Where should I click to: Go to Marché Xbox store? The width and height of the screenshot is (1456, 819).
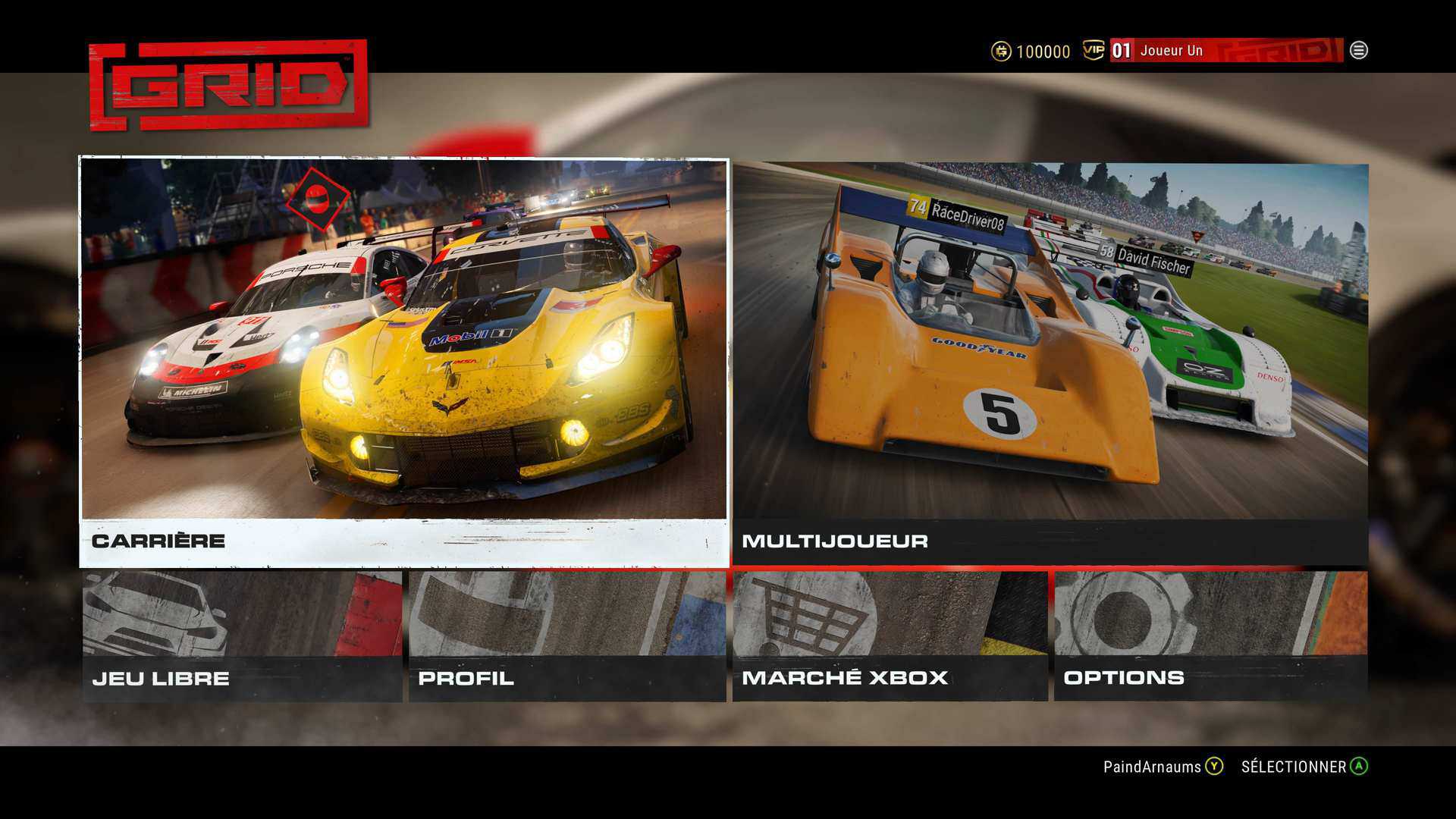pyautogui.click(x=890, y=636)
